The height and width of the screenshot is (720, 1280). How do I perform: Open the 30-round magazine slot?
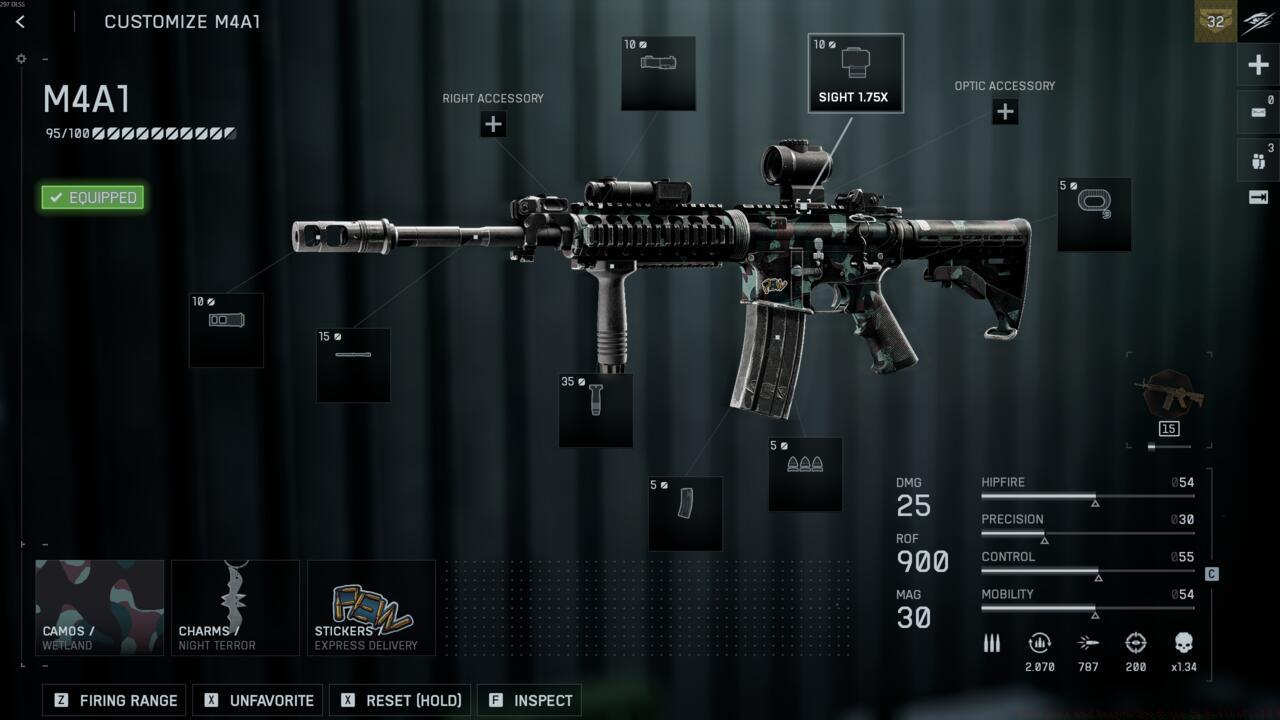click(x=686, y=514)
